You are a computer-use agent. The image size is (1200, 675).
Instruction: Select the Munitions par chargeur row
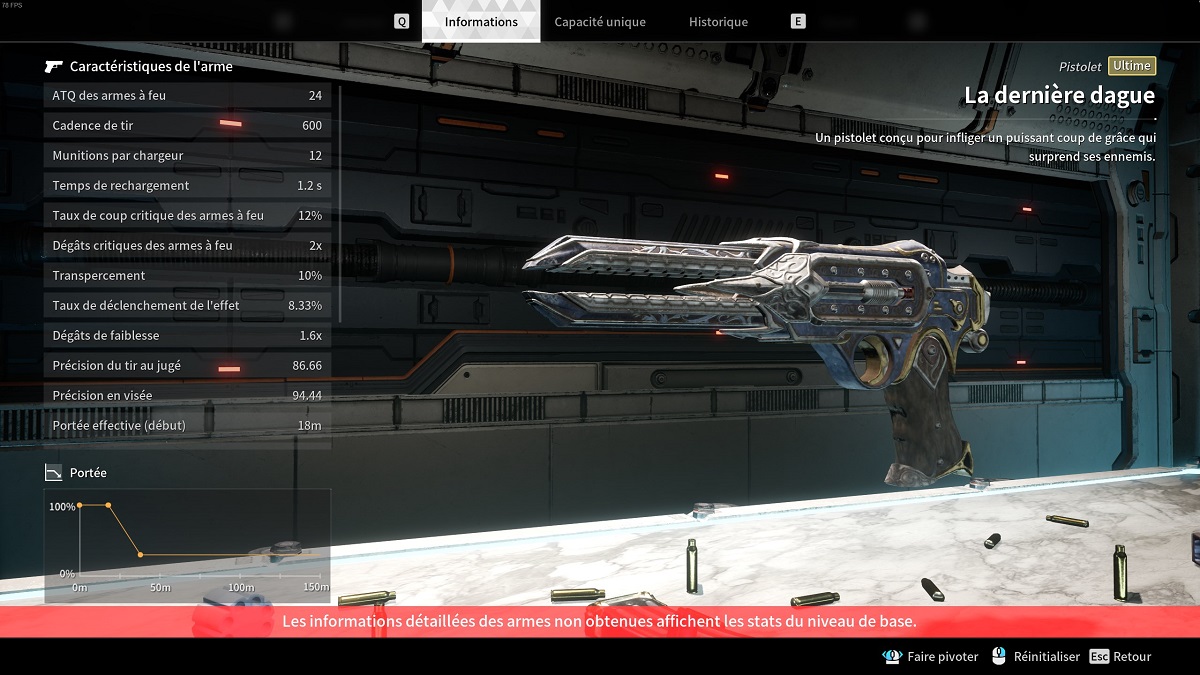click(187, 156)
